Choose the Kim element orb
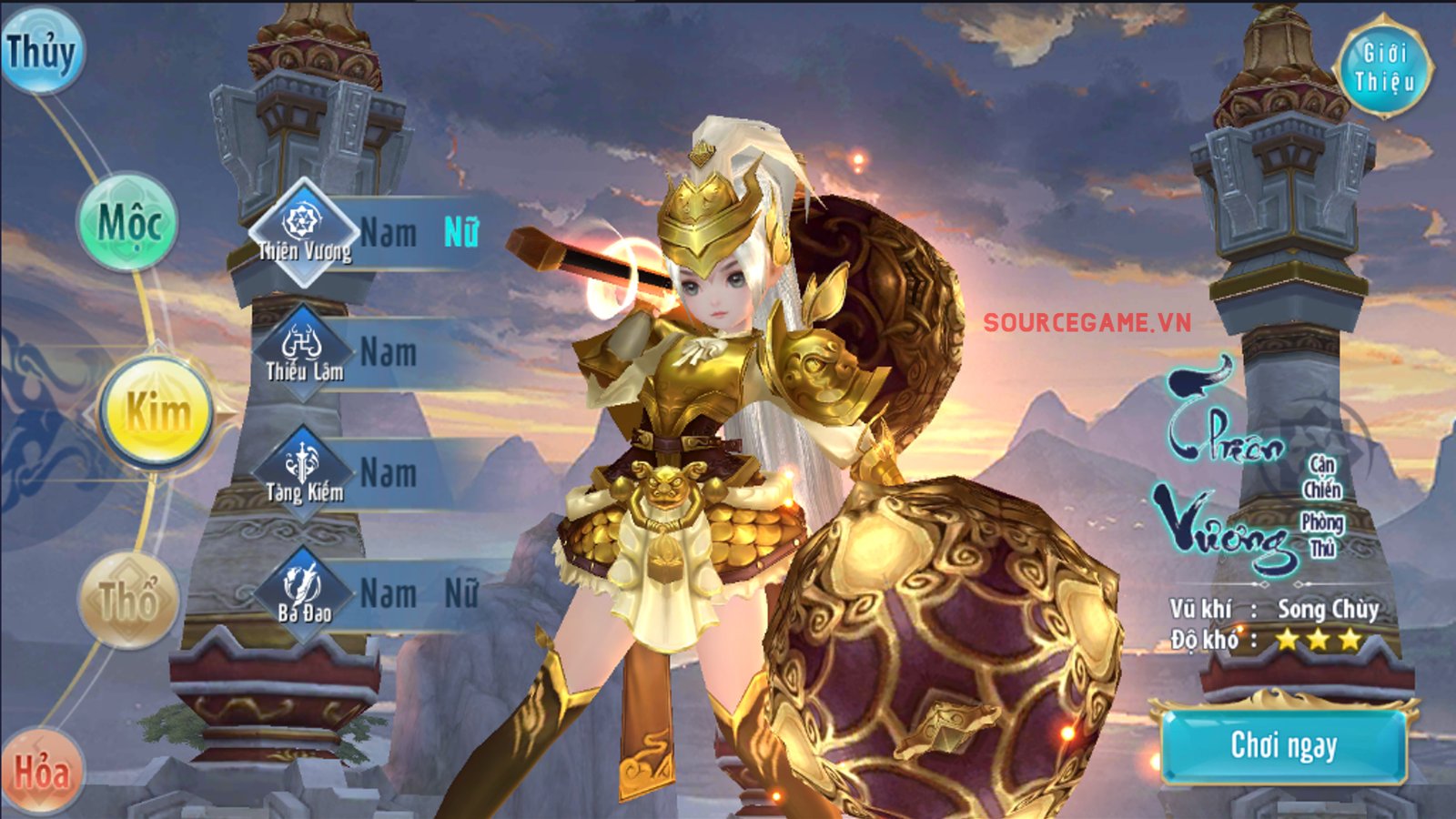Image resolution: width=1456 pixels, height=819 pixels. tap(157, 412)
